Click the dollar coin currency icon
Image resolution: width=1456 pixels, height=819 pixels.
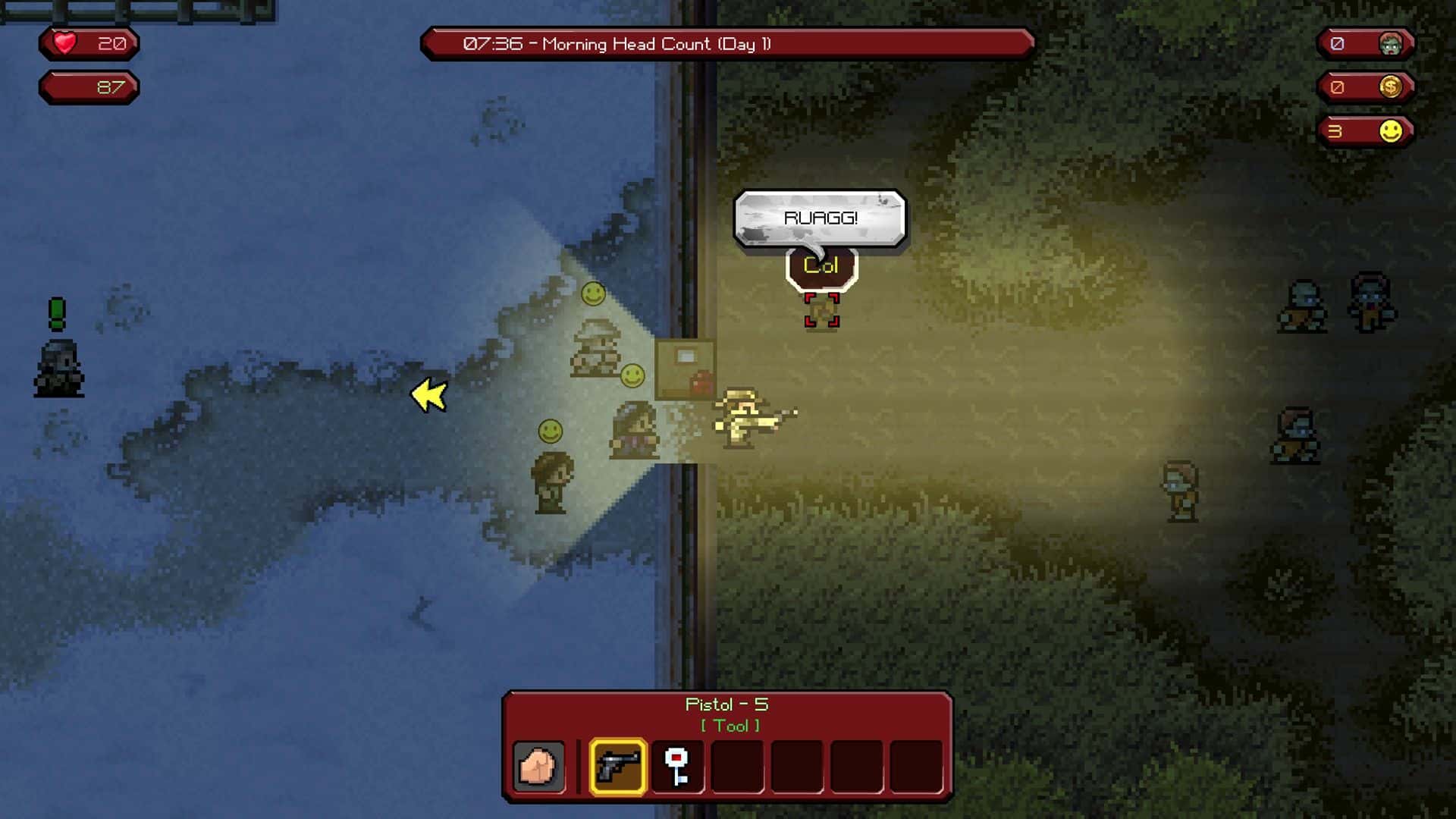click(x=1392, y=87)
